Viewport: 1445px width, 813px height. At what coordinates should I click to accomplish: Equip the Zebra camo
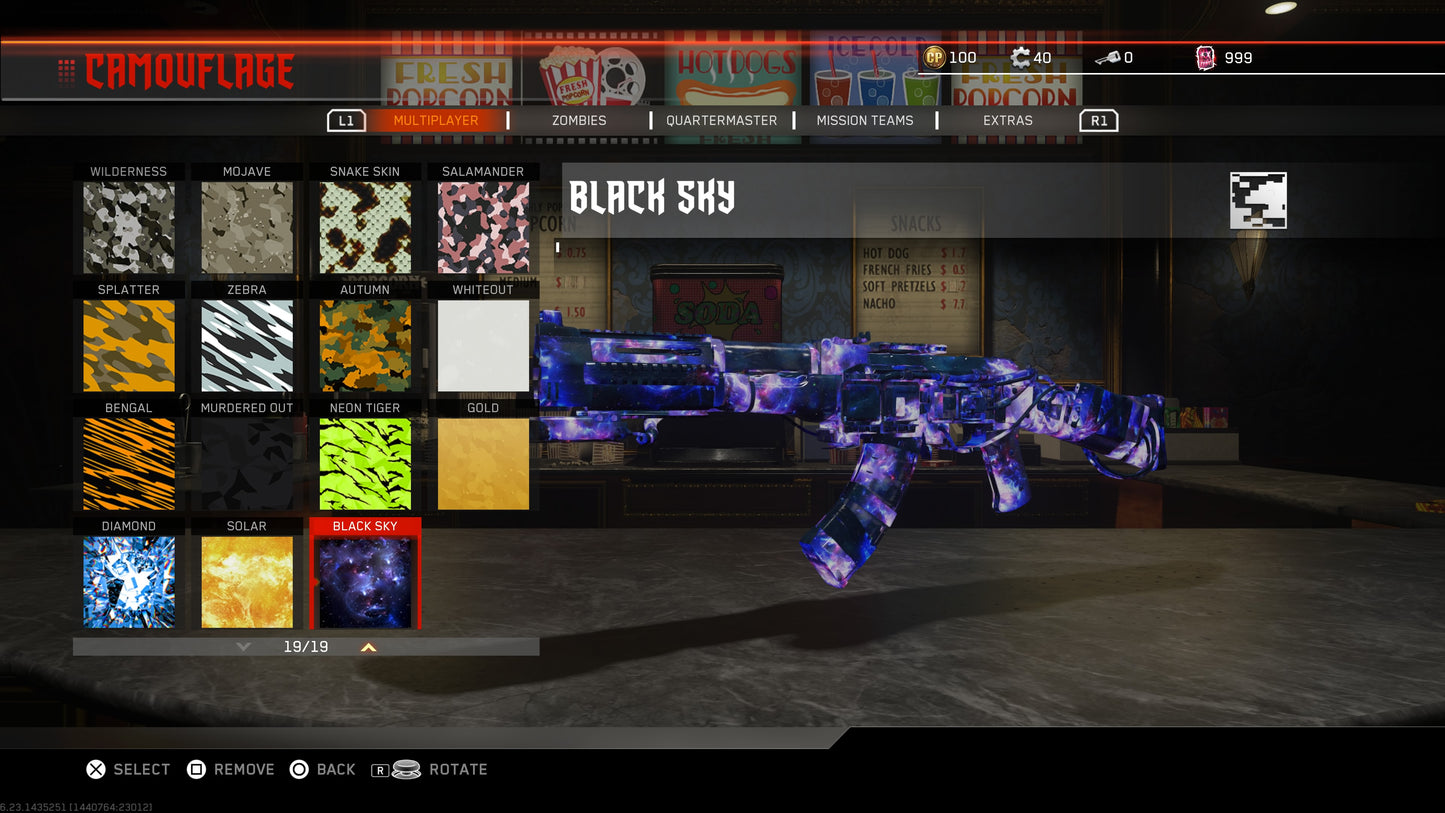247,345
